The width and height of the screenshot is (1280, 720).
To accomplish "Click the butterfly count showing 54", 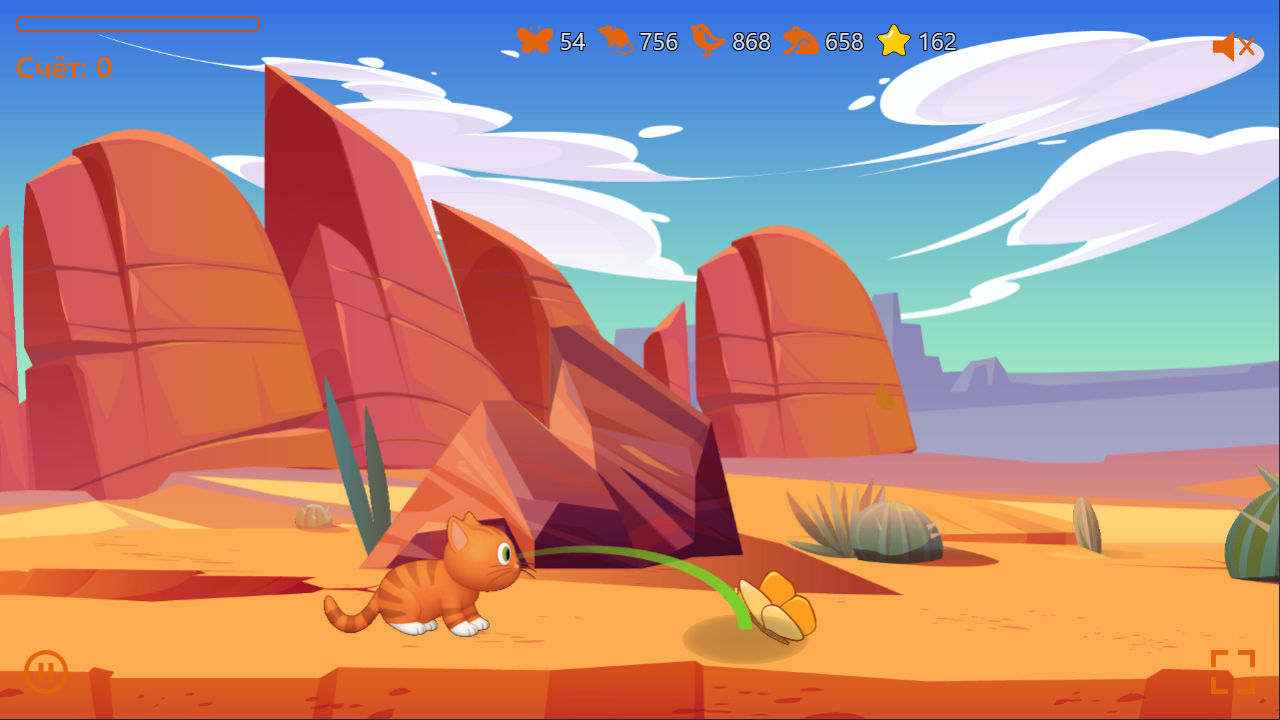I will (x=570, y=43).
